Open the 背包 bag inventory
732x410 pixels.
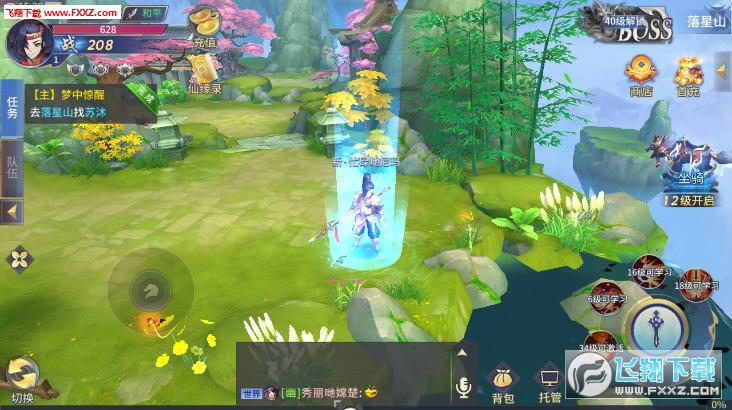[503, 384]
